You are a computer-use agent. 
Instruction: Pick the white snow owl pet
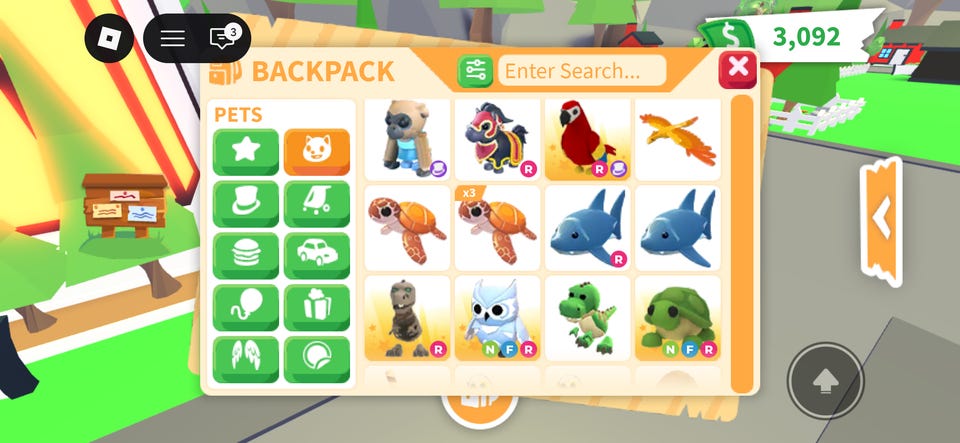[497, 318]
